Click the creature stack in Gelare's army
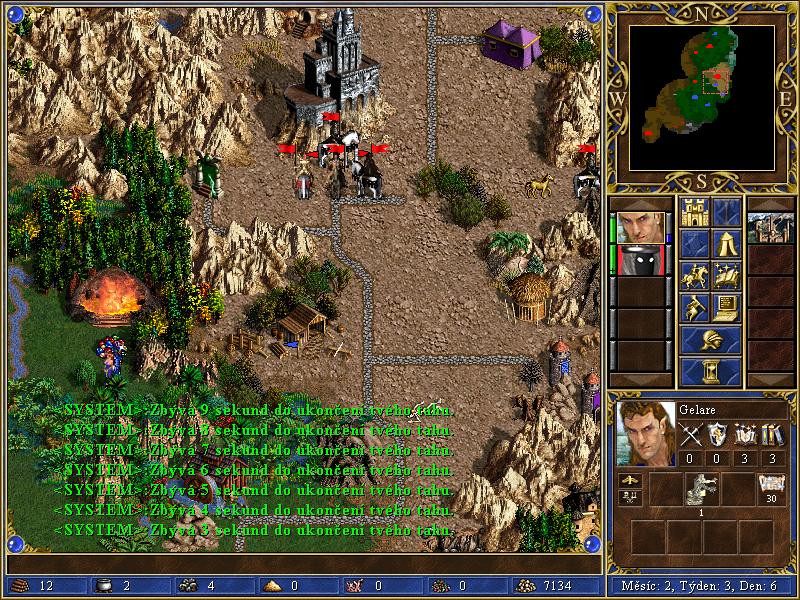 (698, 489)
